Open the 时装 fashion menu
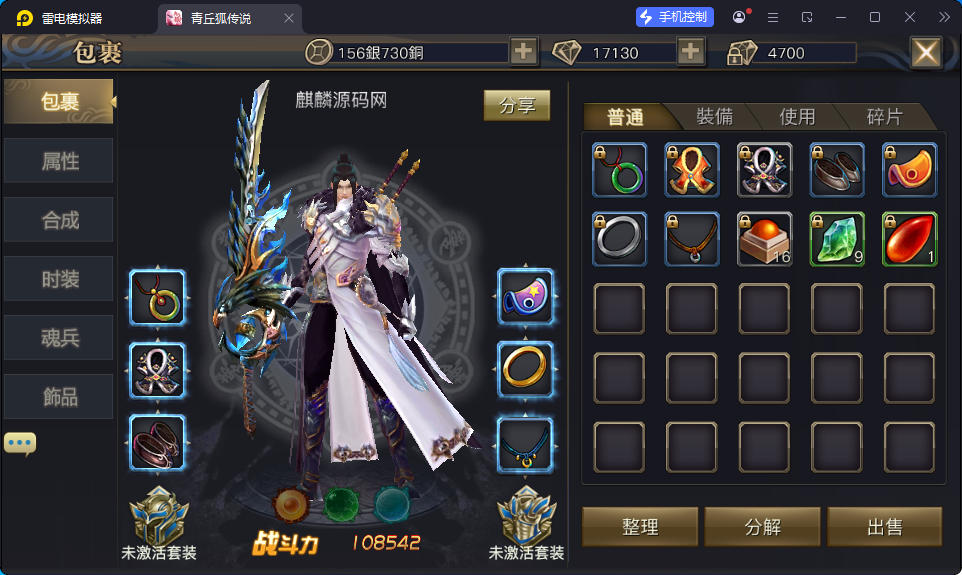This screenshot has height=575, width=962. coord(59,279)
